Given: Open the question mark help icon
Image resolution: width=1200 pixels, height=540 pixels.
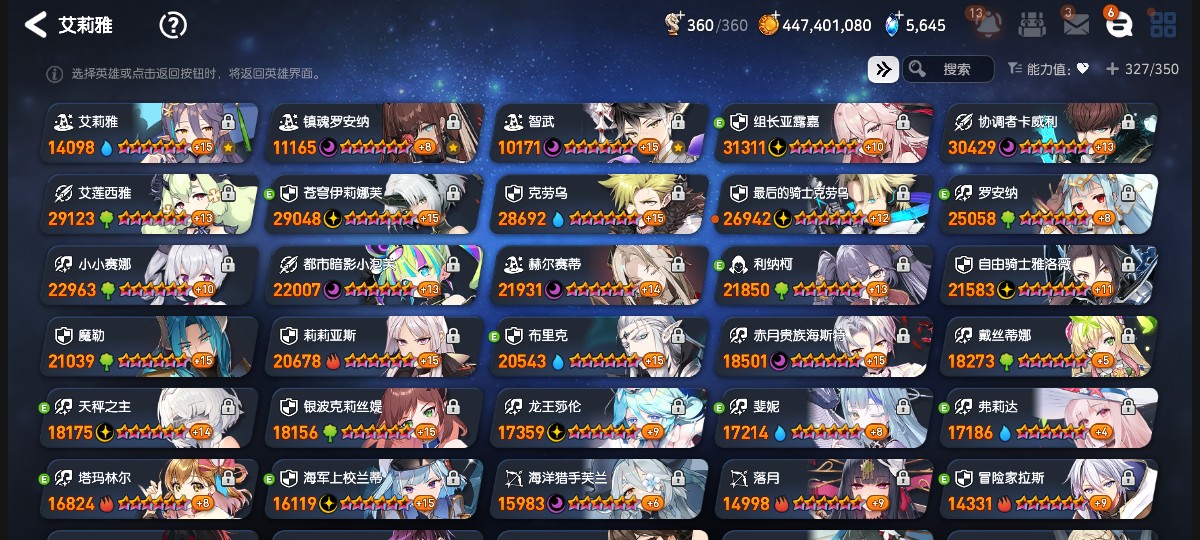Looking at the screenshot, I should tap(173, 25).
